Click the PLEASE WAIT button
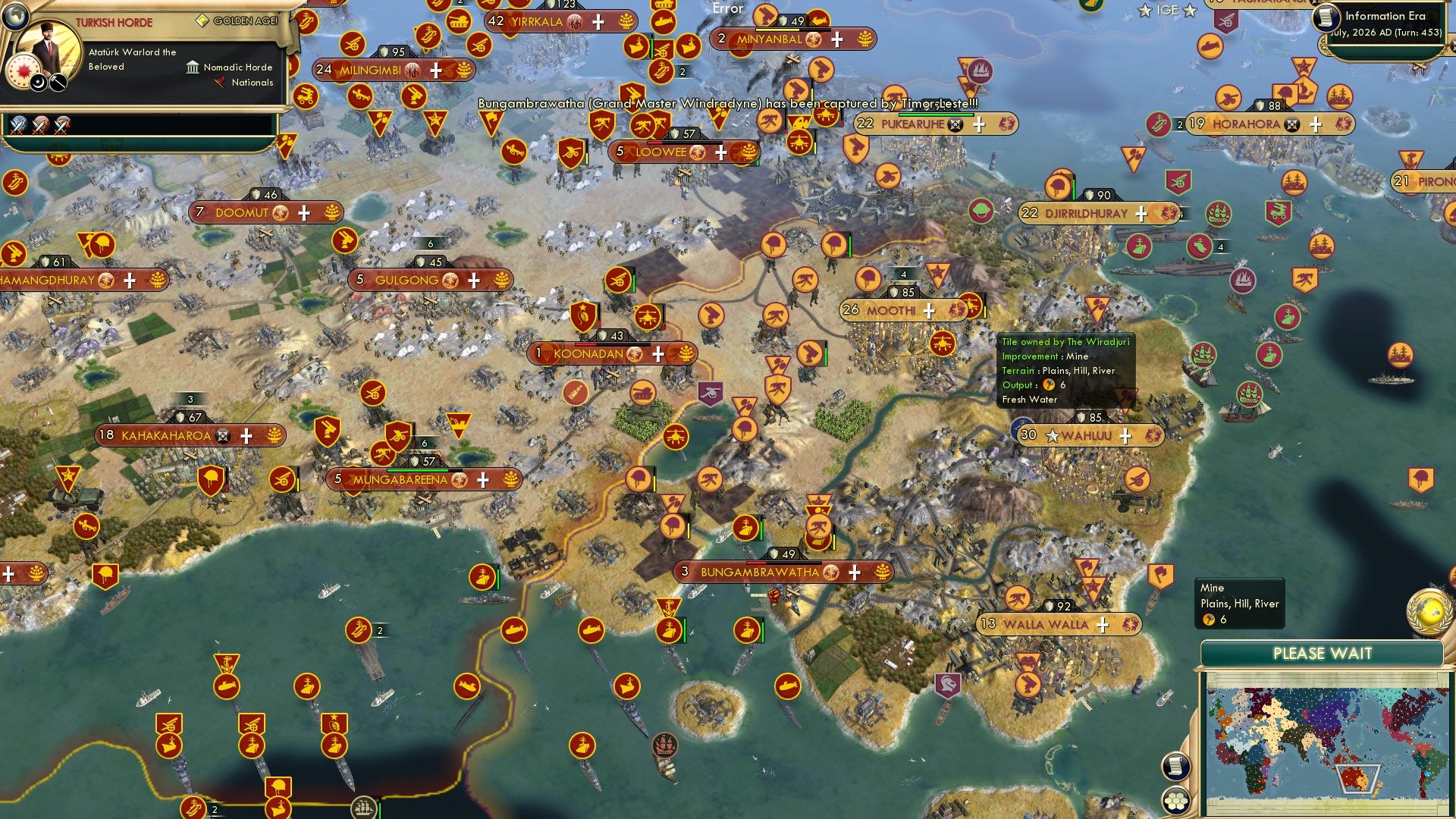Image resolution: width=1456 pixels, height=819 pixels. 1323,652
